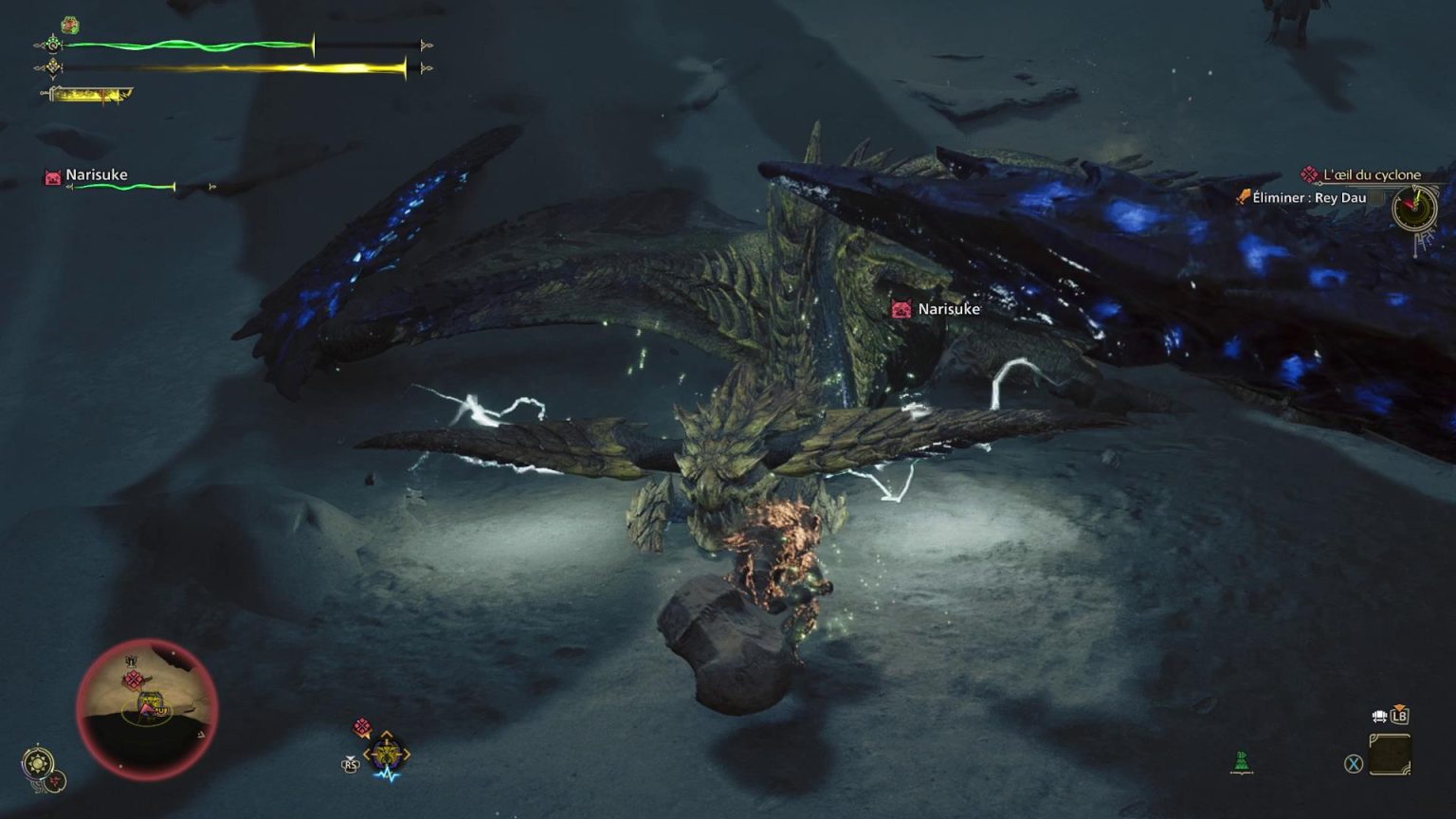The height and width of the screenshot is (819, 1456).
Task: Toggle the LB item bar prompt
Action: (x=1400, y=716)
